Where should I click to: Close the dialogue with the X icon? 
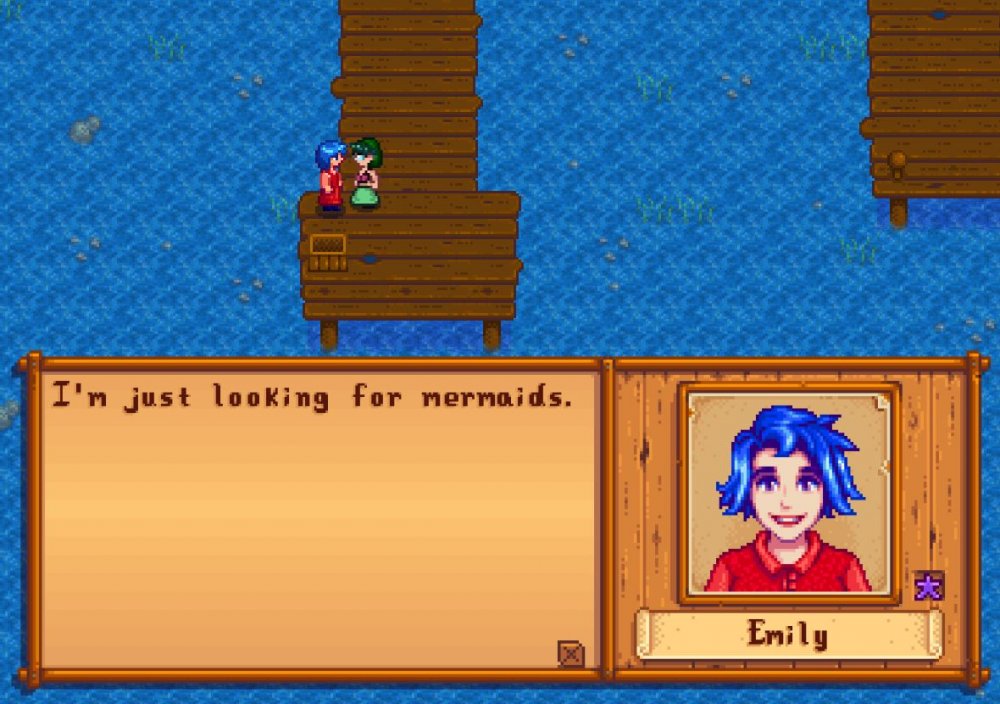[x=570, y=654]
